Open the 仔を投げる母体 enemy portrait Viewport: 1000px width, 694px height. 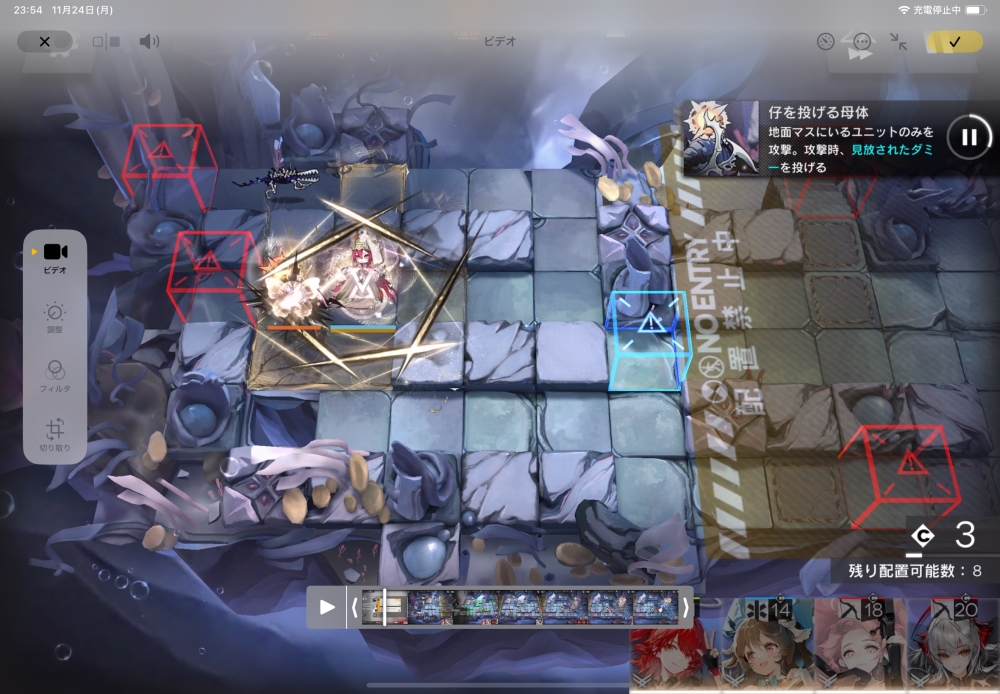coord(720,137)
